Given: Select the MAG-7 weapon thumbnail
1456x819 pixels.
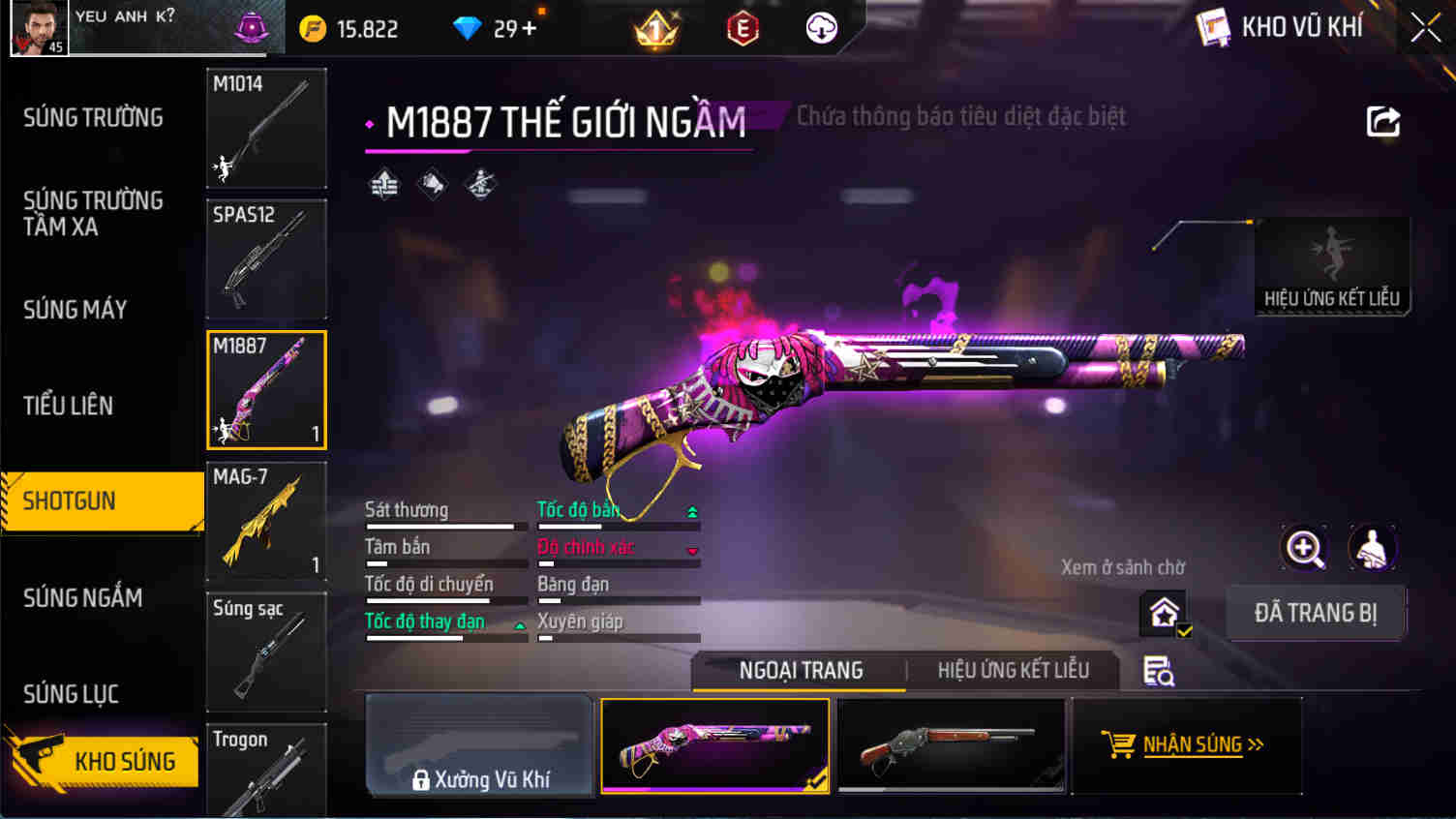Looking at the screenshot, I should [x=266, y=520].
